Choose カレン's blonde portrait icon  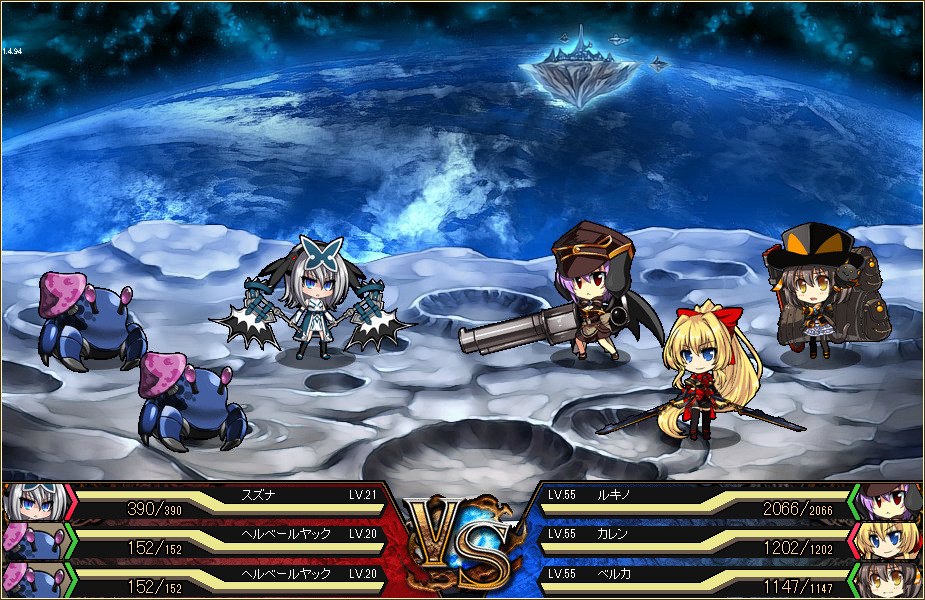click(890, 540)
